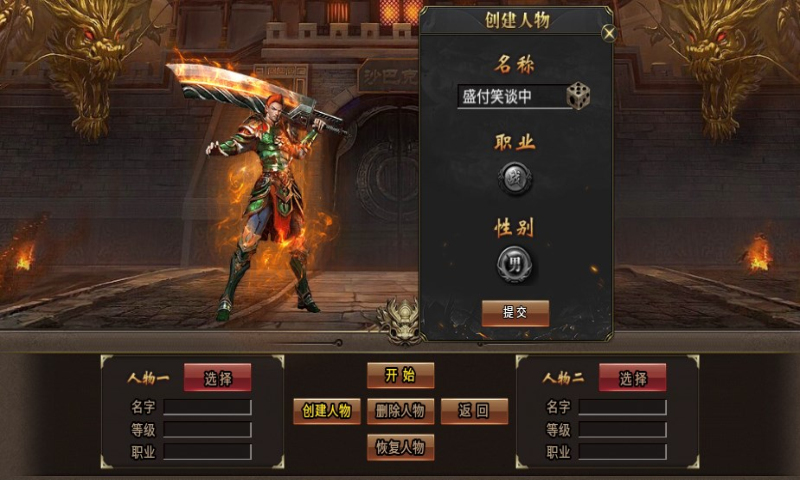Restore a character with 恢复人物
The height and width of the screenshot is (480, 800).
(x=400, y=446)
